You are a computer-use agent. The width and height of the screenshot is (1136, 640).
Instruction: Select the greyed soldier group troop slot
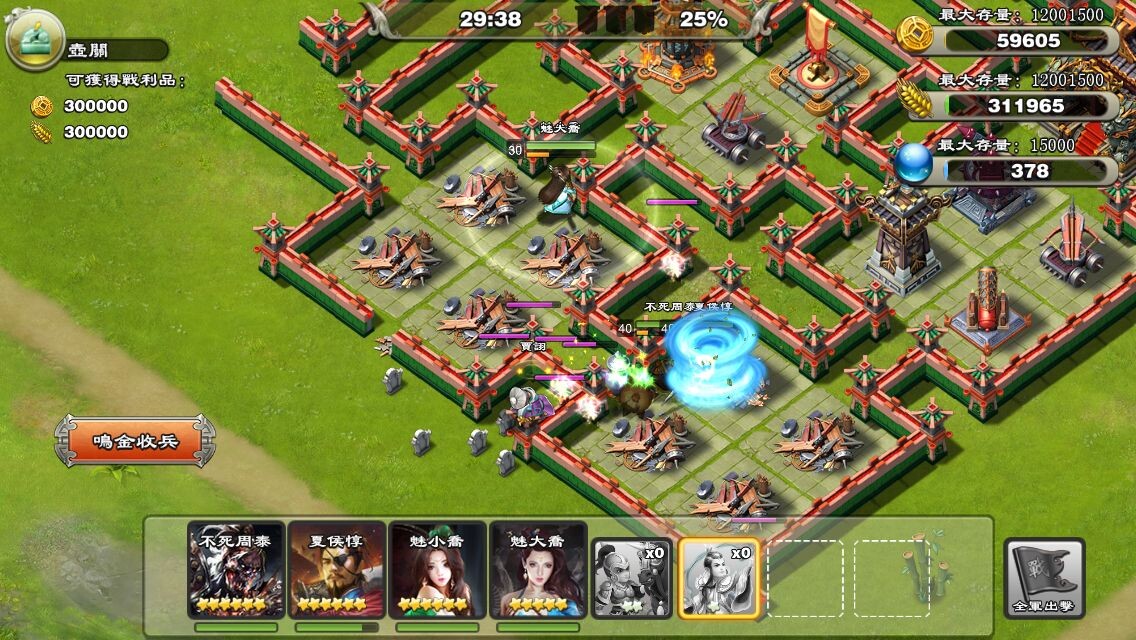pos(630,578)
